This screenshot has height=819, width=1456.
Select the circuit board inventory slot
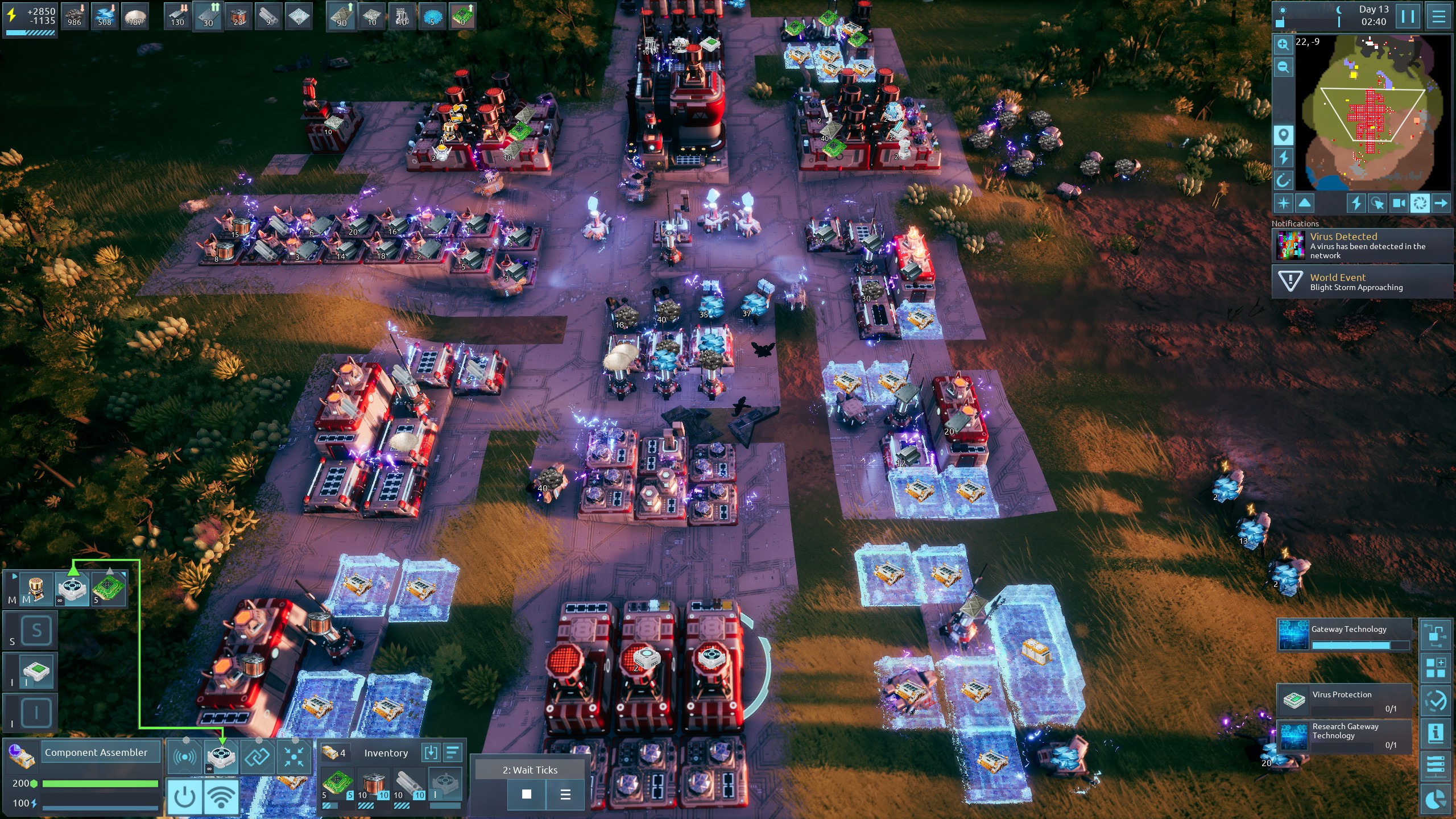(x=337, y=785)
